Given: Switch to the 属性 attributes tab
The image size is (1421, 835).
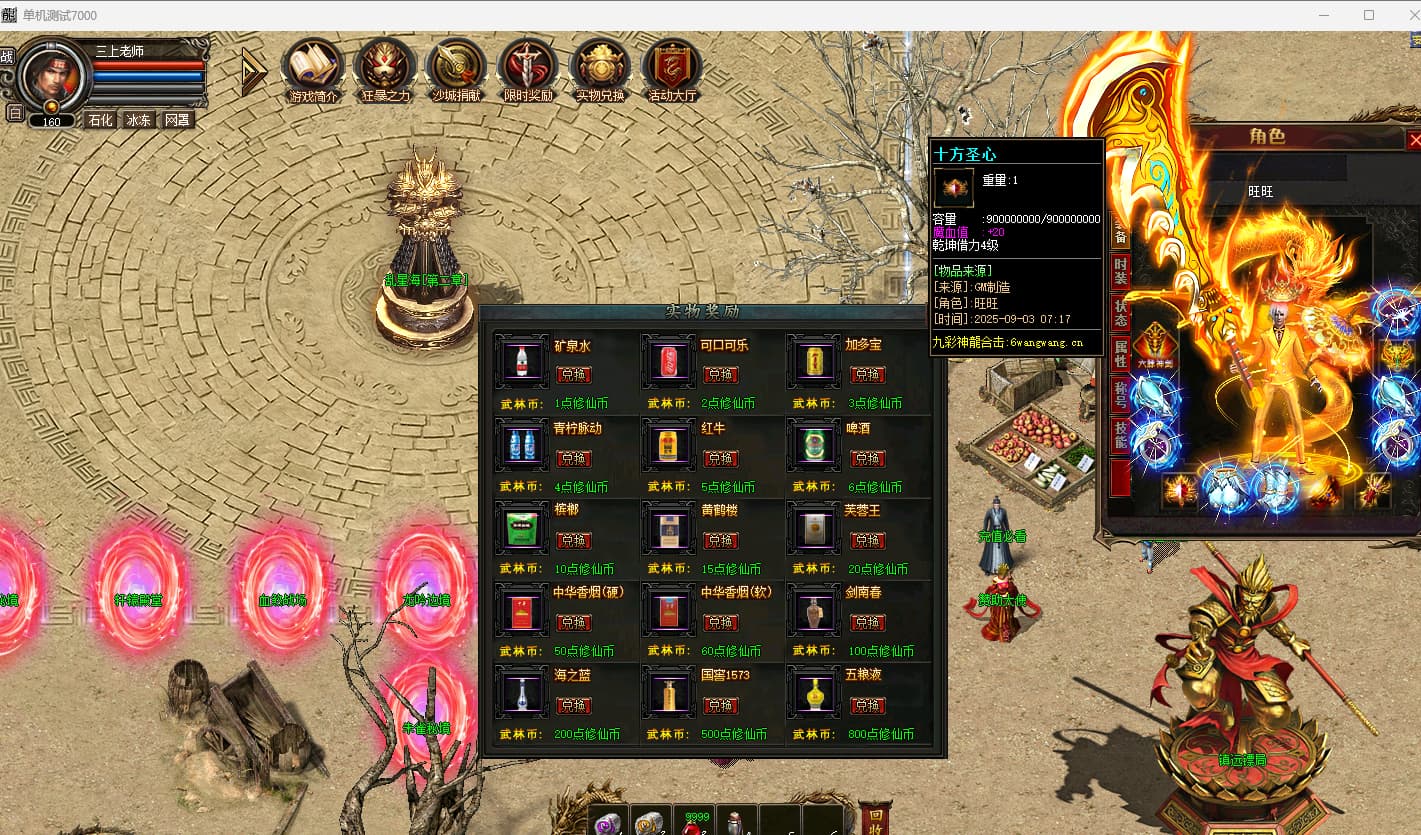Looking at the screenshot, I should click(x=1121, y=353).
